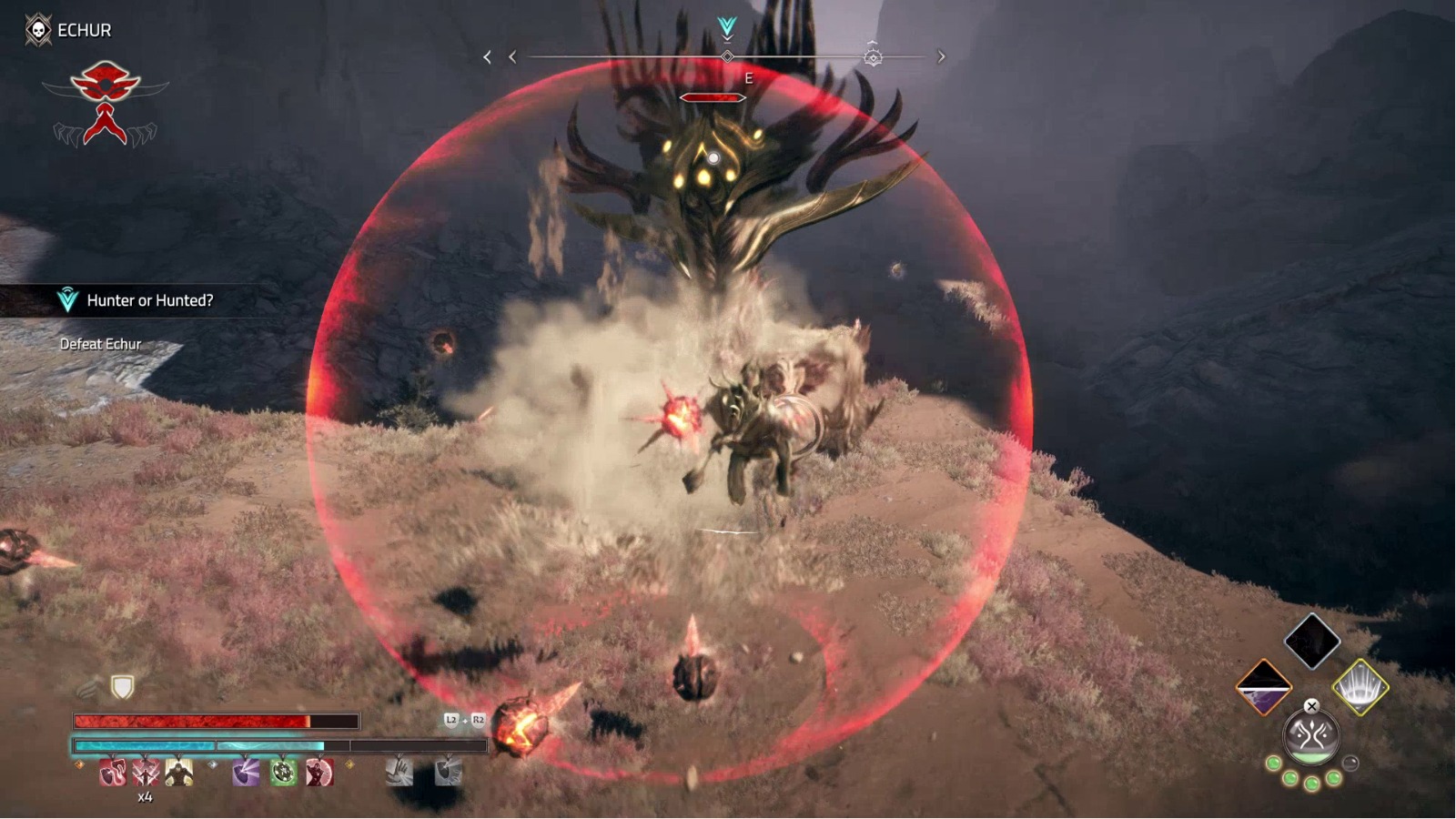1456x819 pixels.
Task: Use the round healing potion orb
Action: coord(1311,737)
